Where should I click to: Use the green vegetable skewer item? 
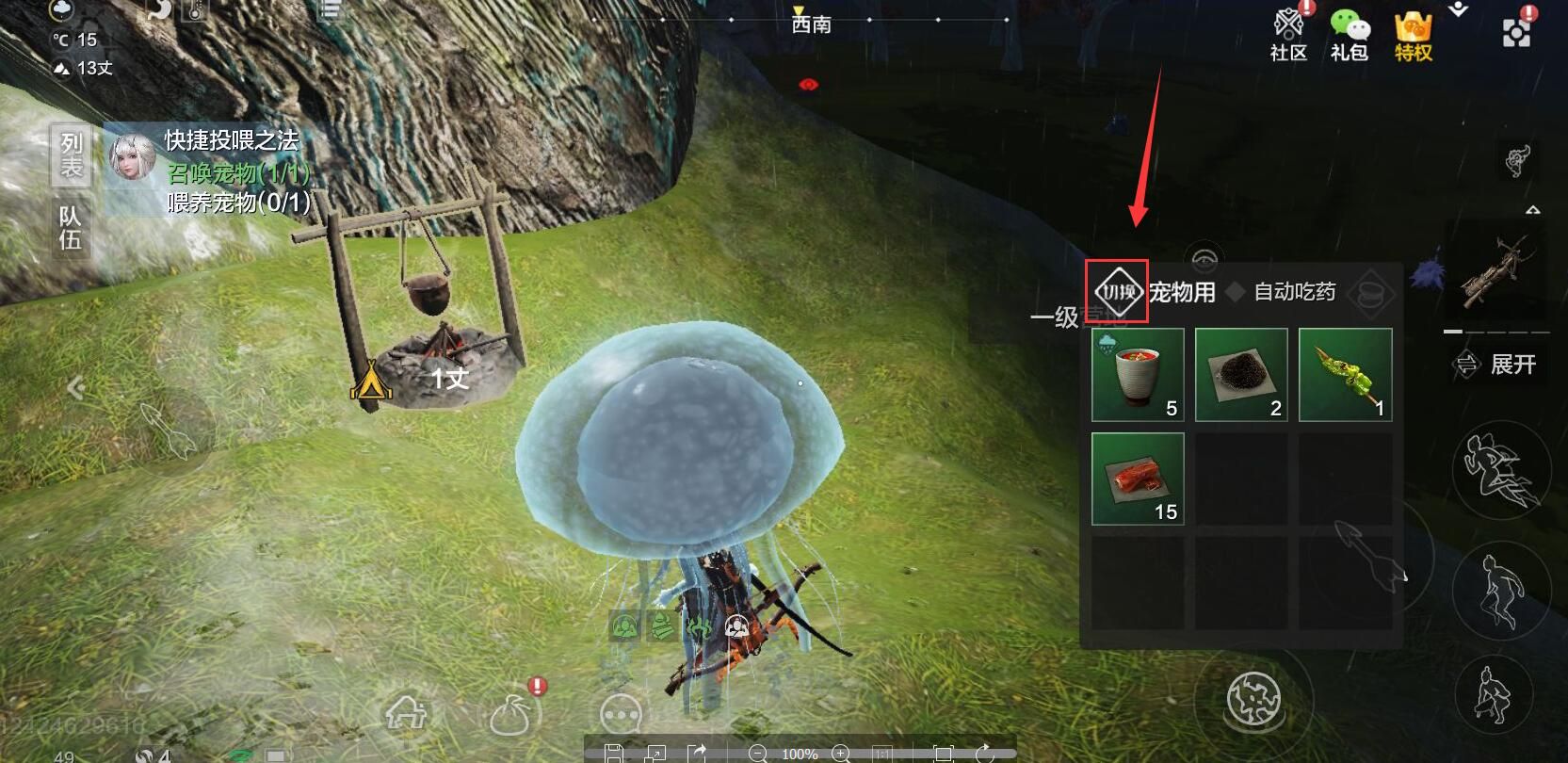point(1345,374)
